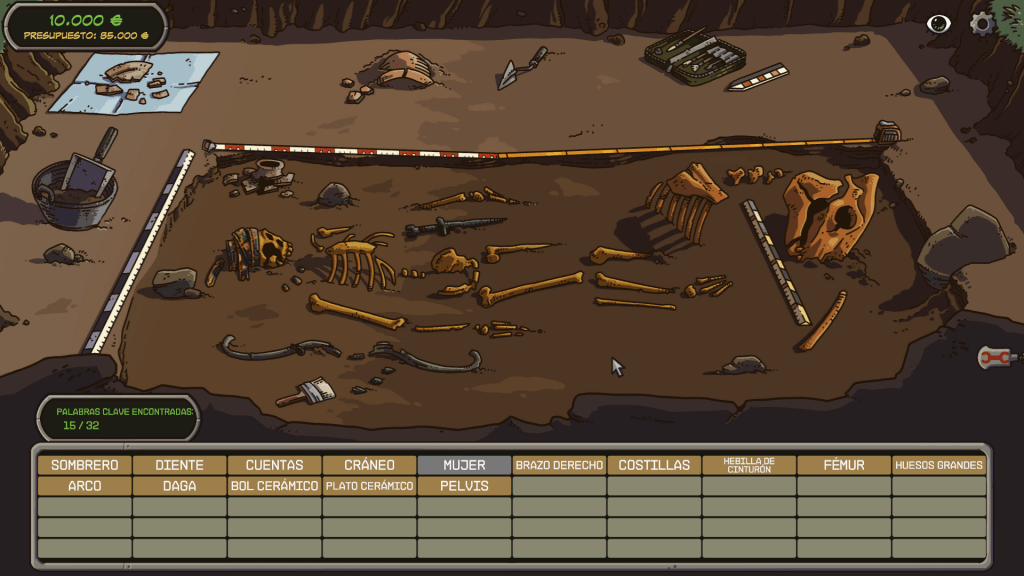This screenshot has width=1024, height=576.
Task: Click the highlighted MUJER keyword
Action: [465, 465]
